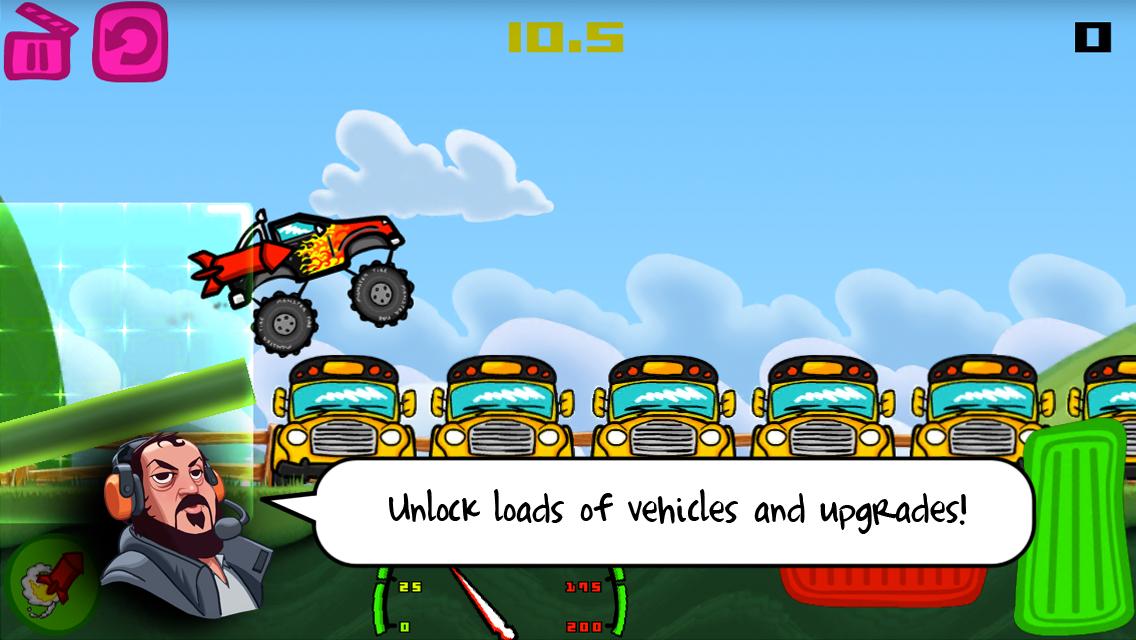The height and width of the screenshot is (640, 1136).
Task: Pause the game with the pink clapperboard button
Action: pyautogui.click(x=39, y=43)
